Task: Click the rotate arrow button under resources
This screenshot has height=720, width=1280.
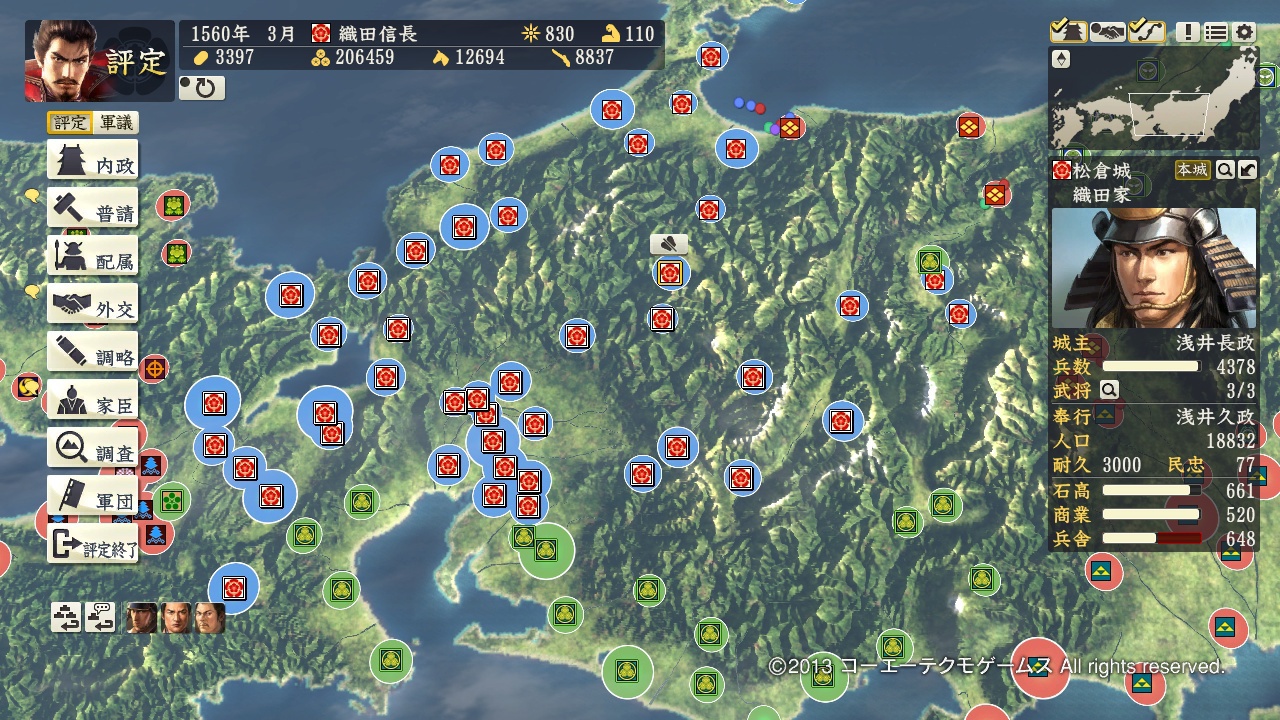Action: point(202,88)
